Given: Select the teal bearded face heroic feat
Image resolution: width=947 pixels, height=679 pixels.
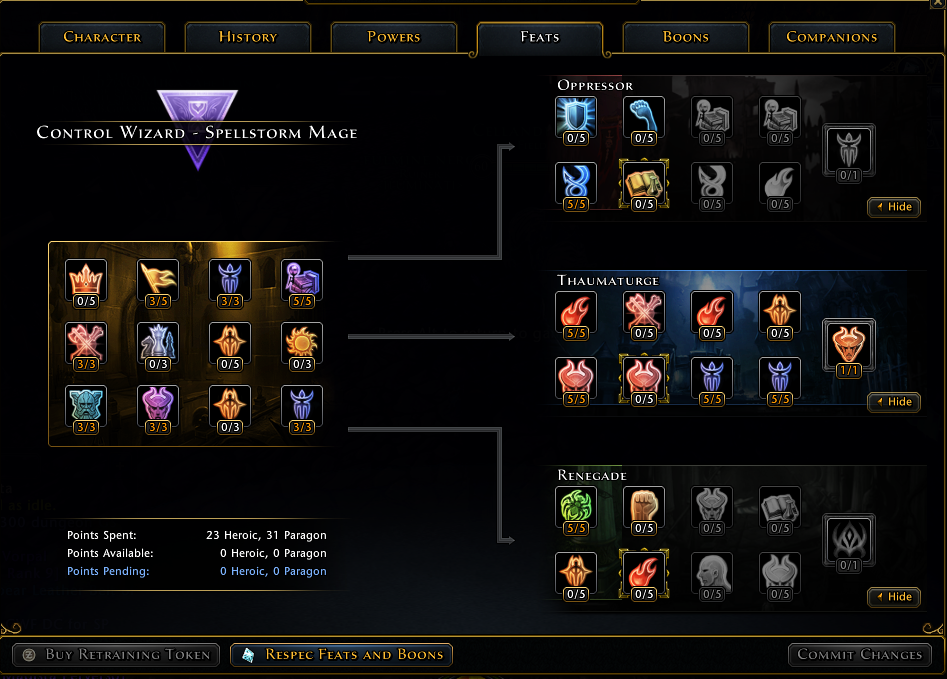Looking at the screenshot, I should pyautogui.click(x=86, y=406).
